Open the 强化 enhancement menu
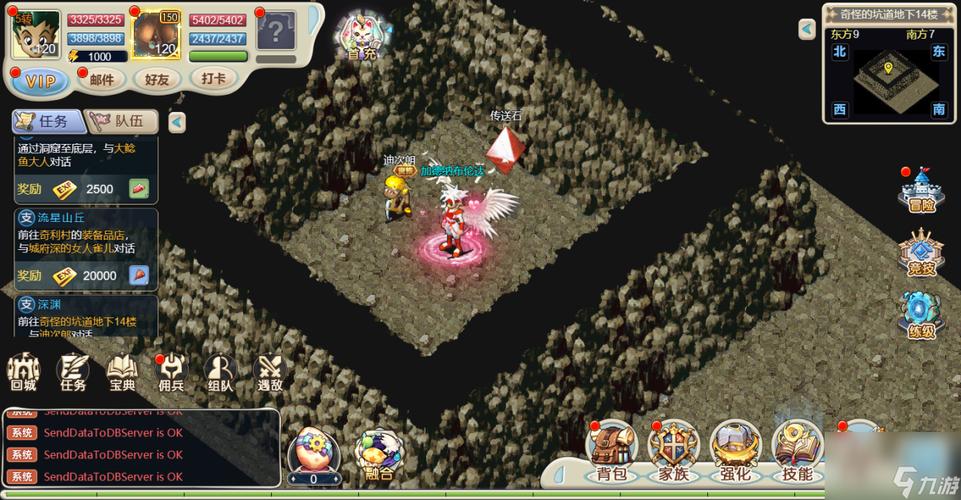This screenshot has width=961, height=500. coord(735,450)
